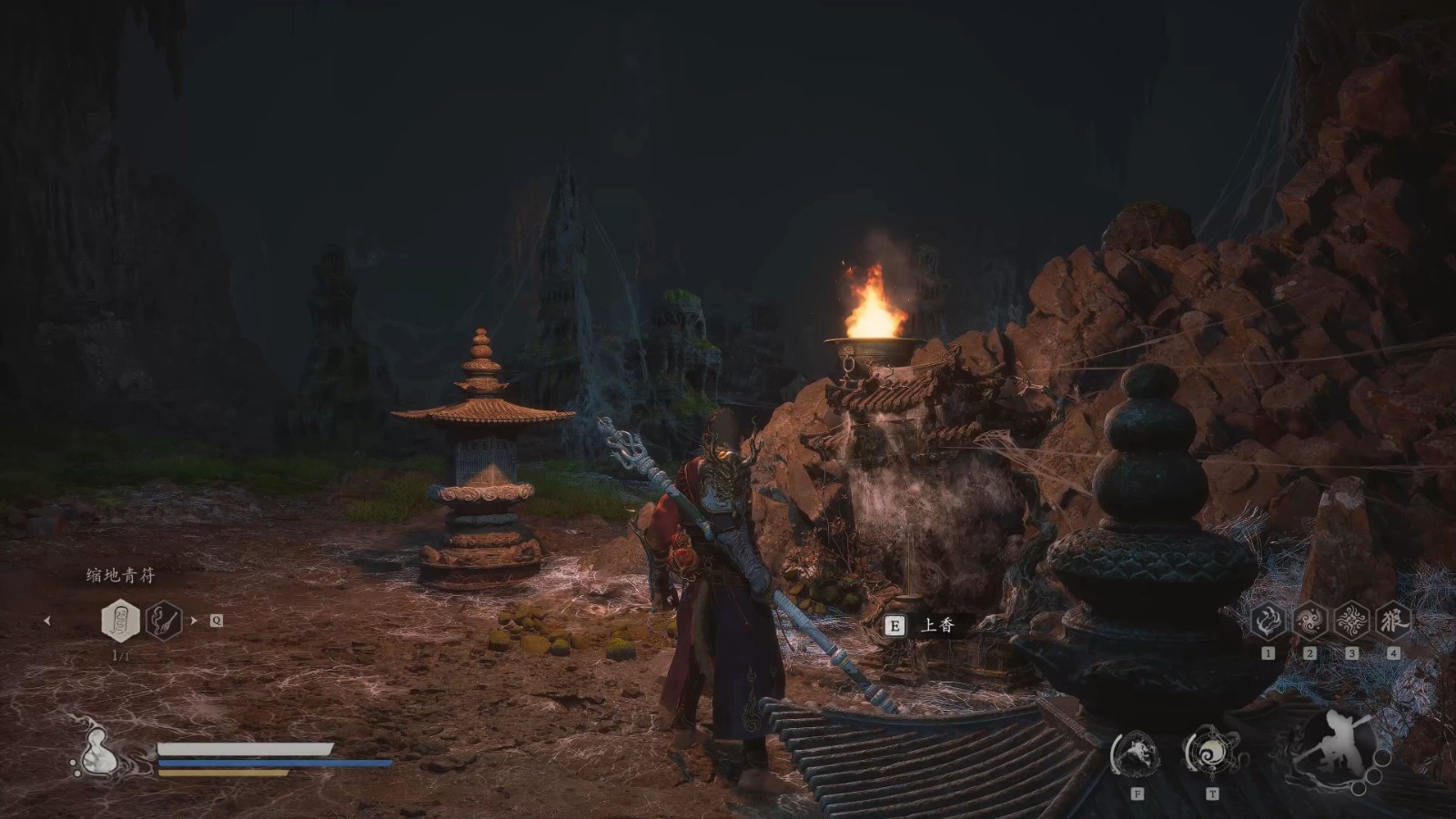Activate the spiral vessel ability icon
The height and width of the screenshot is (819, 1456).
point(1212,753)
